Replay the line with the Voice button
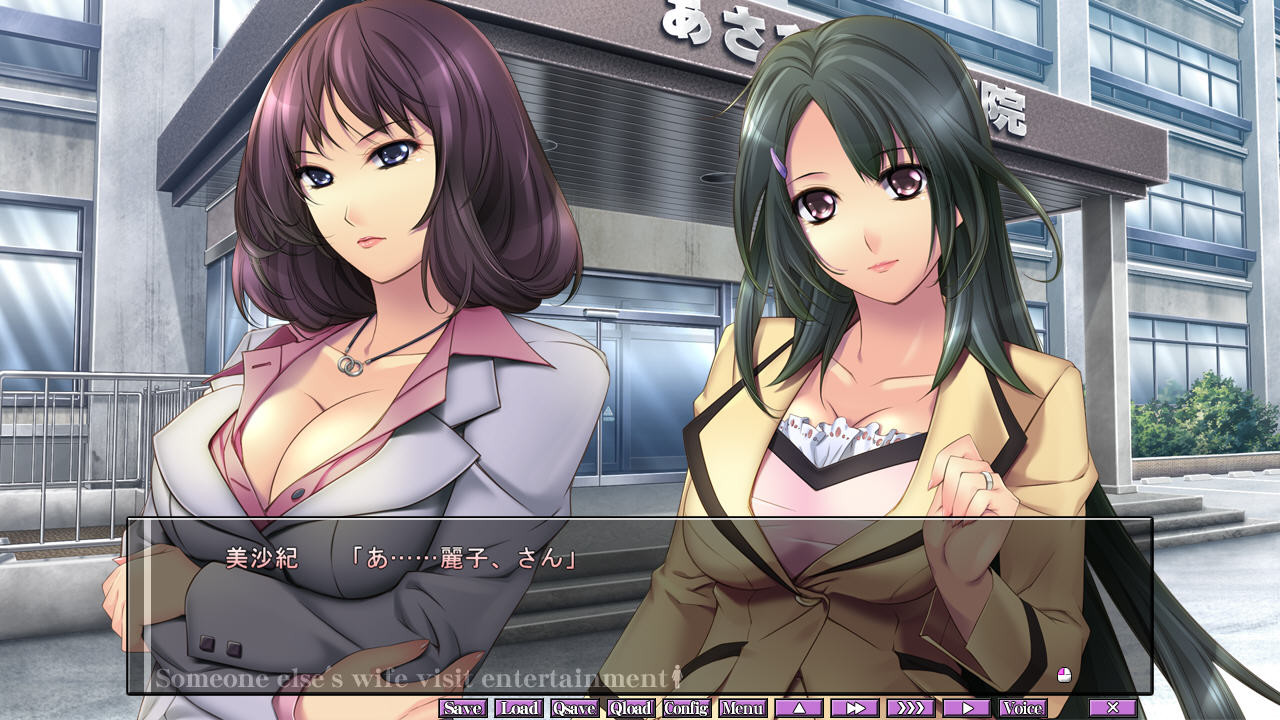 coord(1023,708)
